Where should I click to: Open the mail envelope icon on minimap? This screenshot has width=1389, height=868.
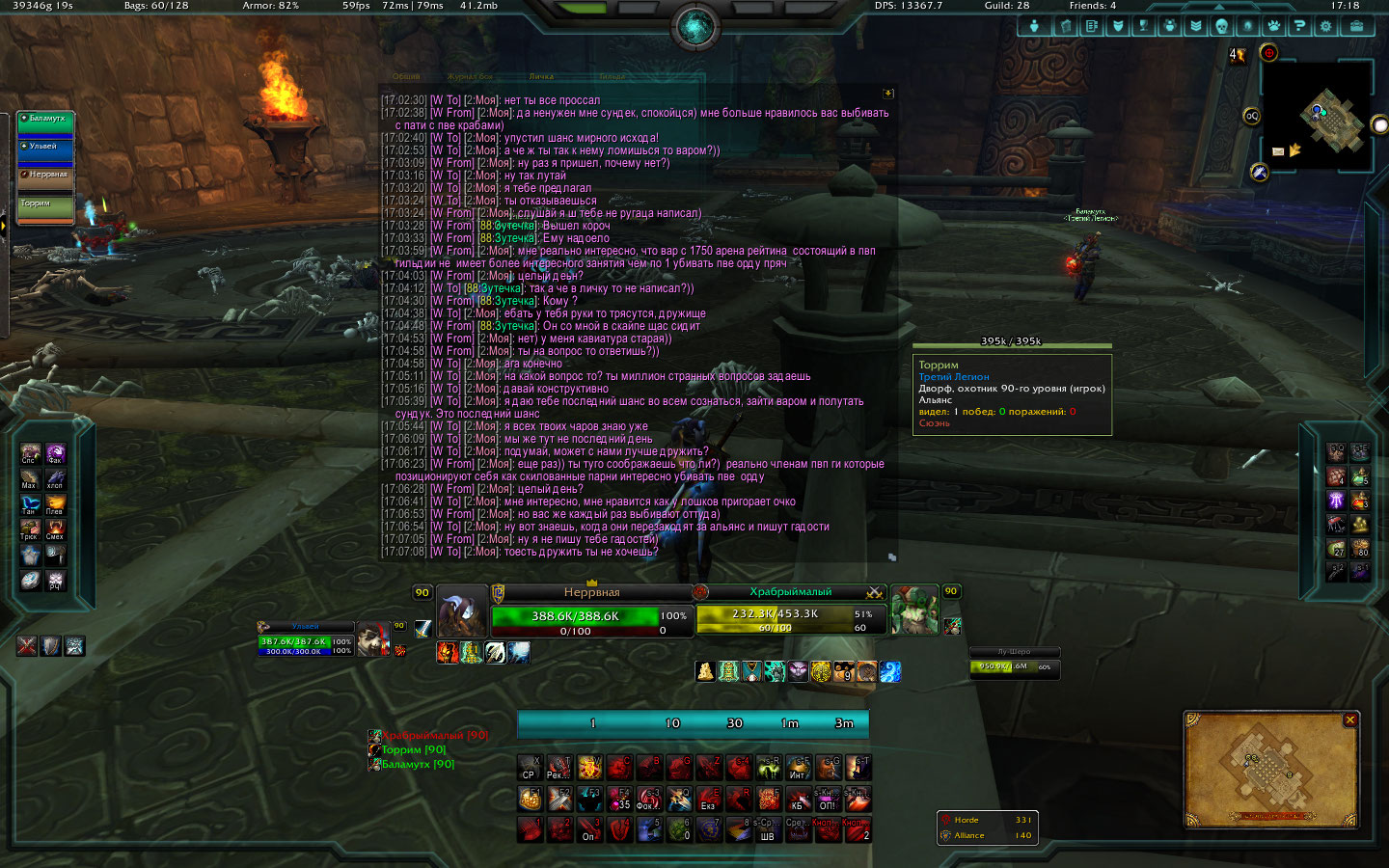click(1278, 151)
